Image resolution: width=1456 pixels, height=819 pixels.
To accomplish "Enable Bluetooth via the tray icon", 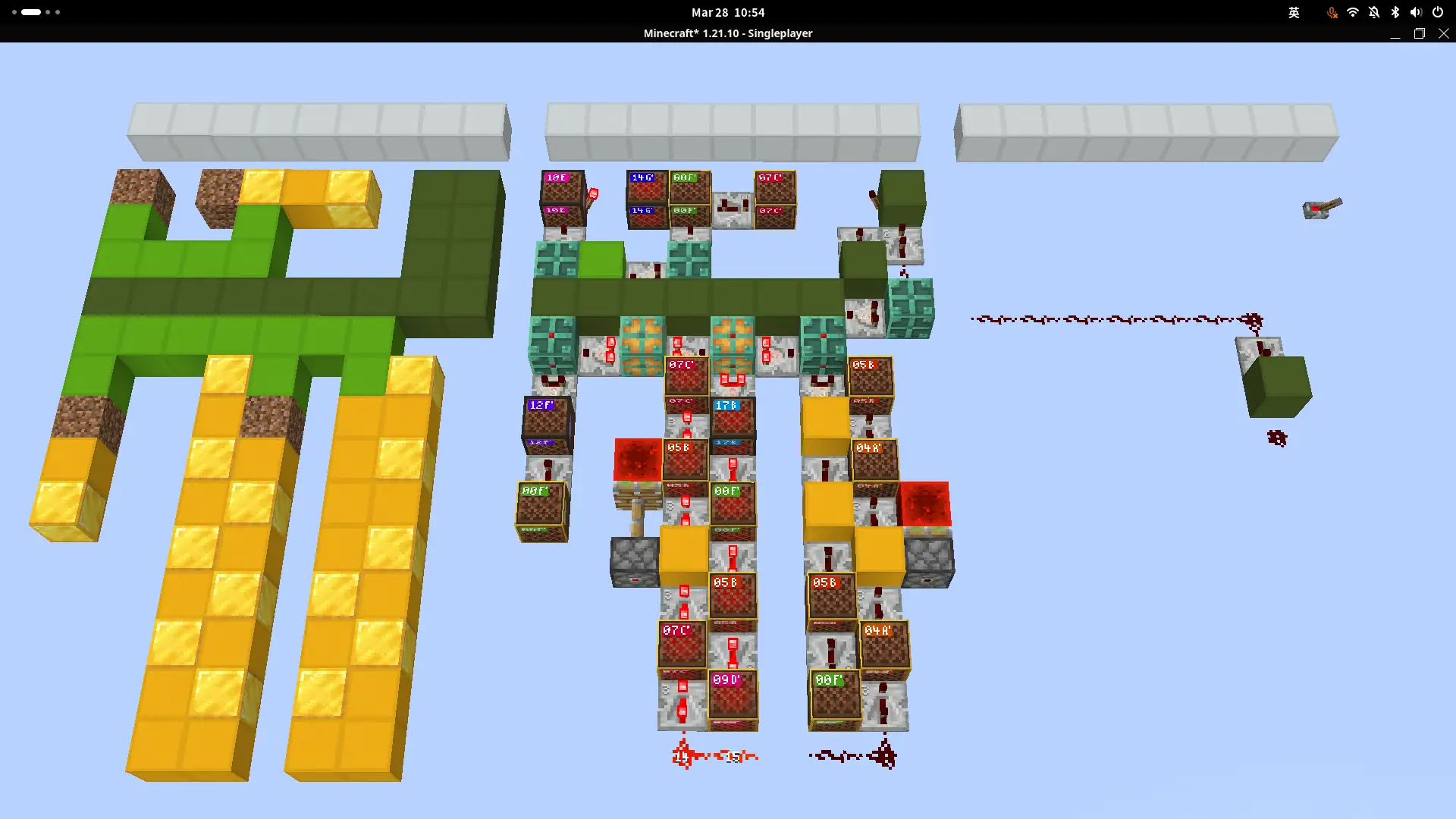I will (1395, 12).
